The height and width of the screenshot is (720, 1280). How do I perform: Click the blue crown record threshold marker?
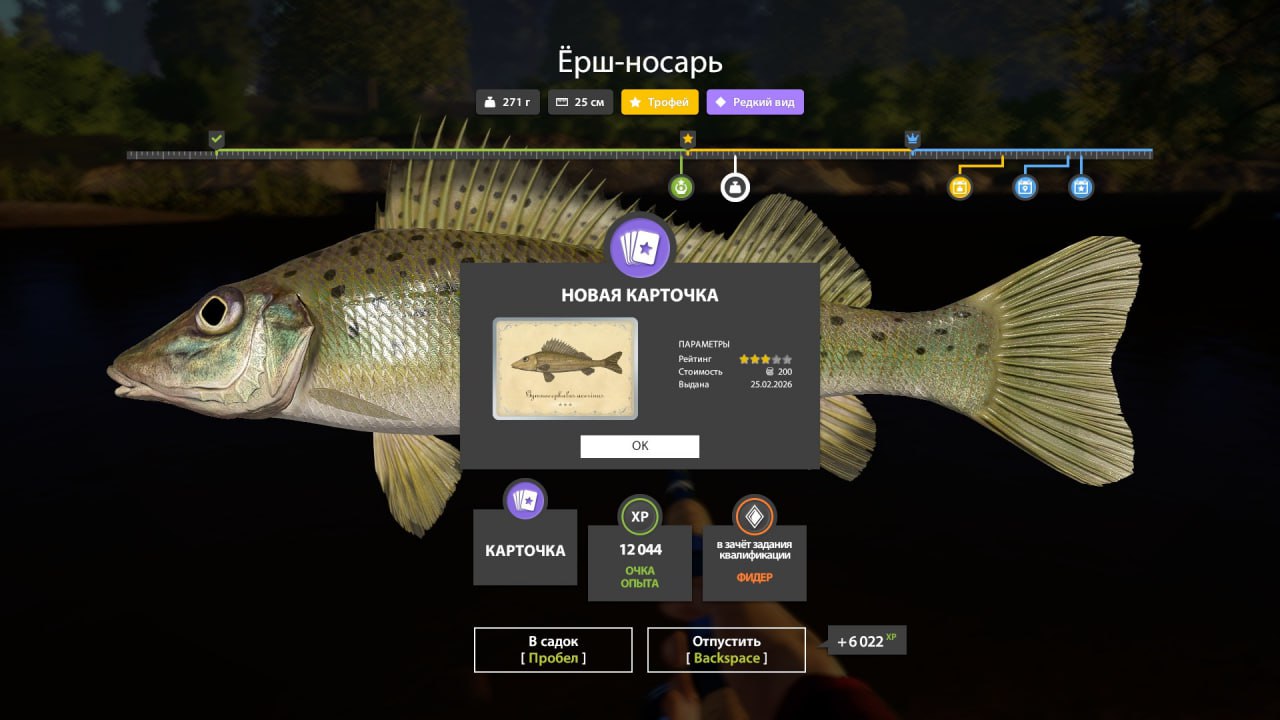912,139
